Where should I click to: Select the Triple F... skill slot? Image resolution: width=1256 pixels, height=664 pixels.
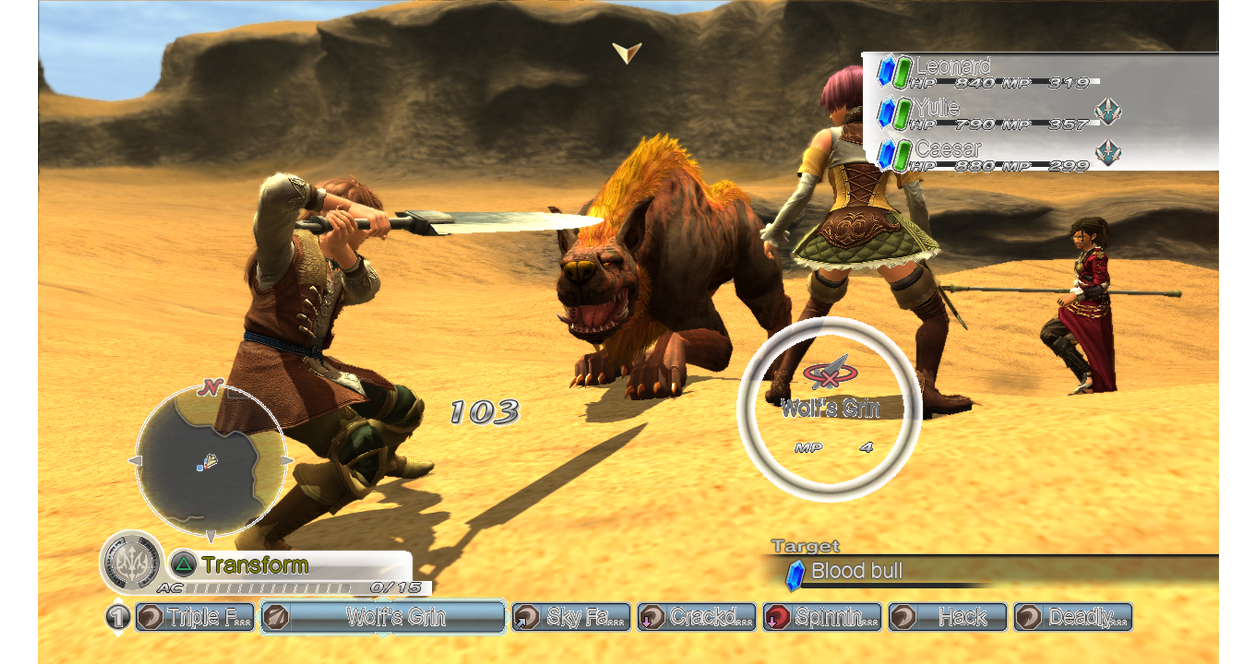pyautogui.click(x=195, y=617)
